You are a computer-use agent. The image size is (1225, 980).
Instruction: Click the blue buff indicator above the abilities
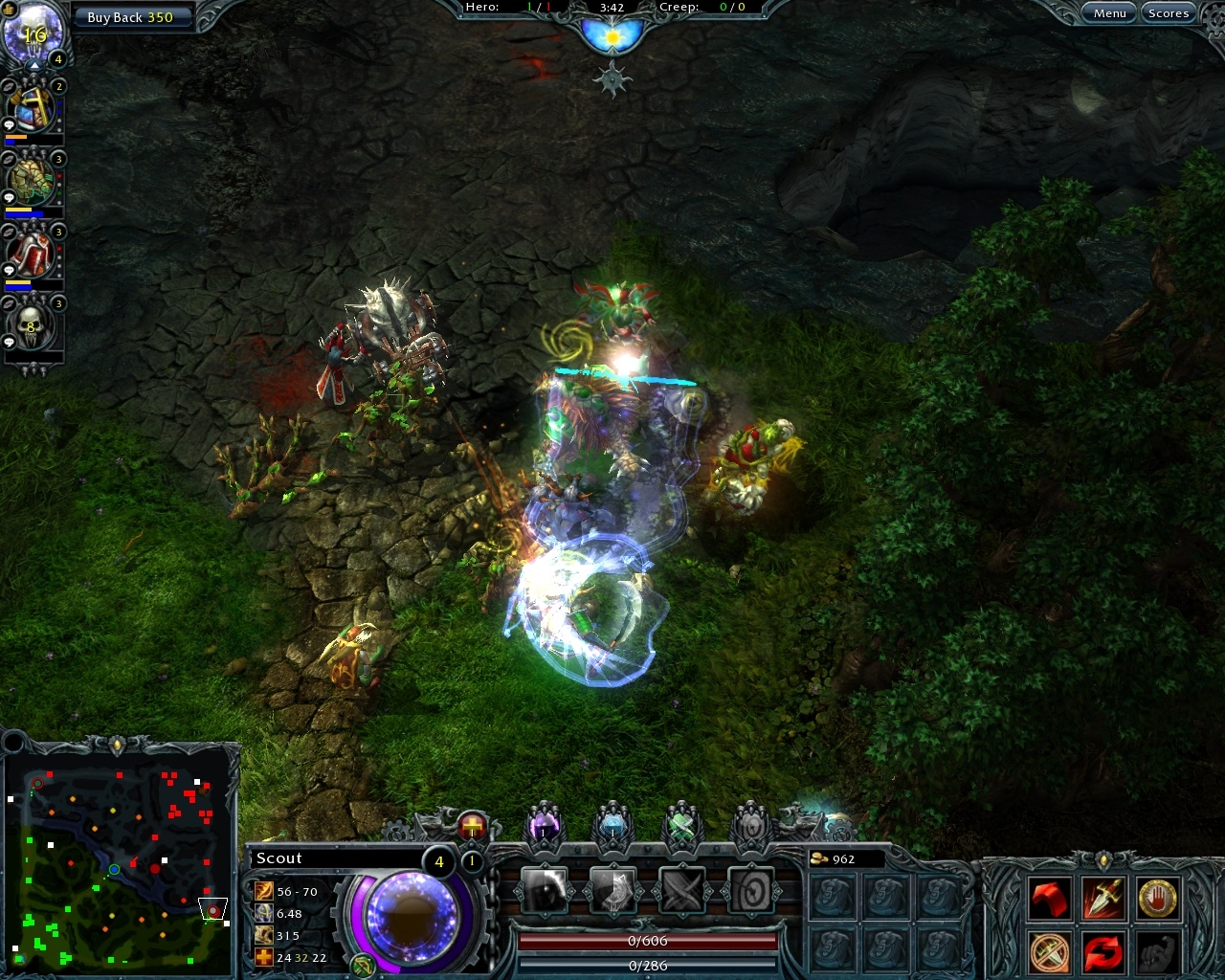[613, 827]
